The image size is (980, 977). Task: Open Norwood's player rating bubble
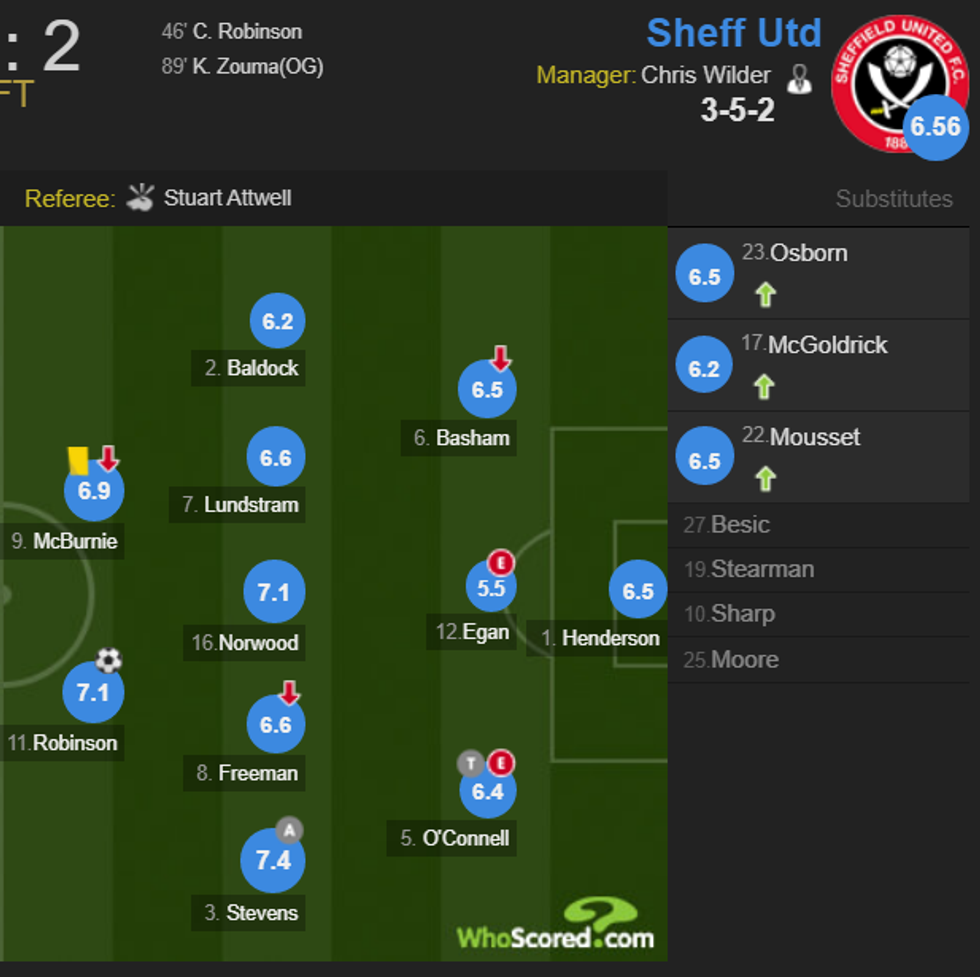274,593
